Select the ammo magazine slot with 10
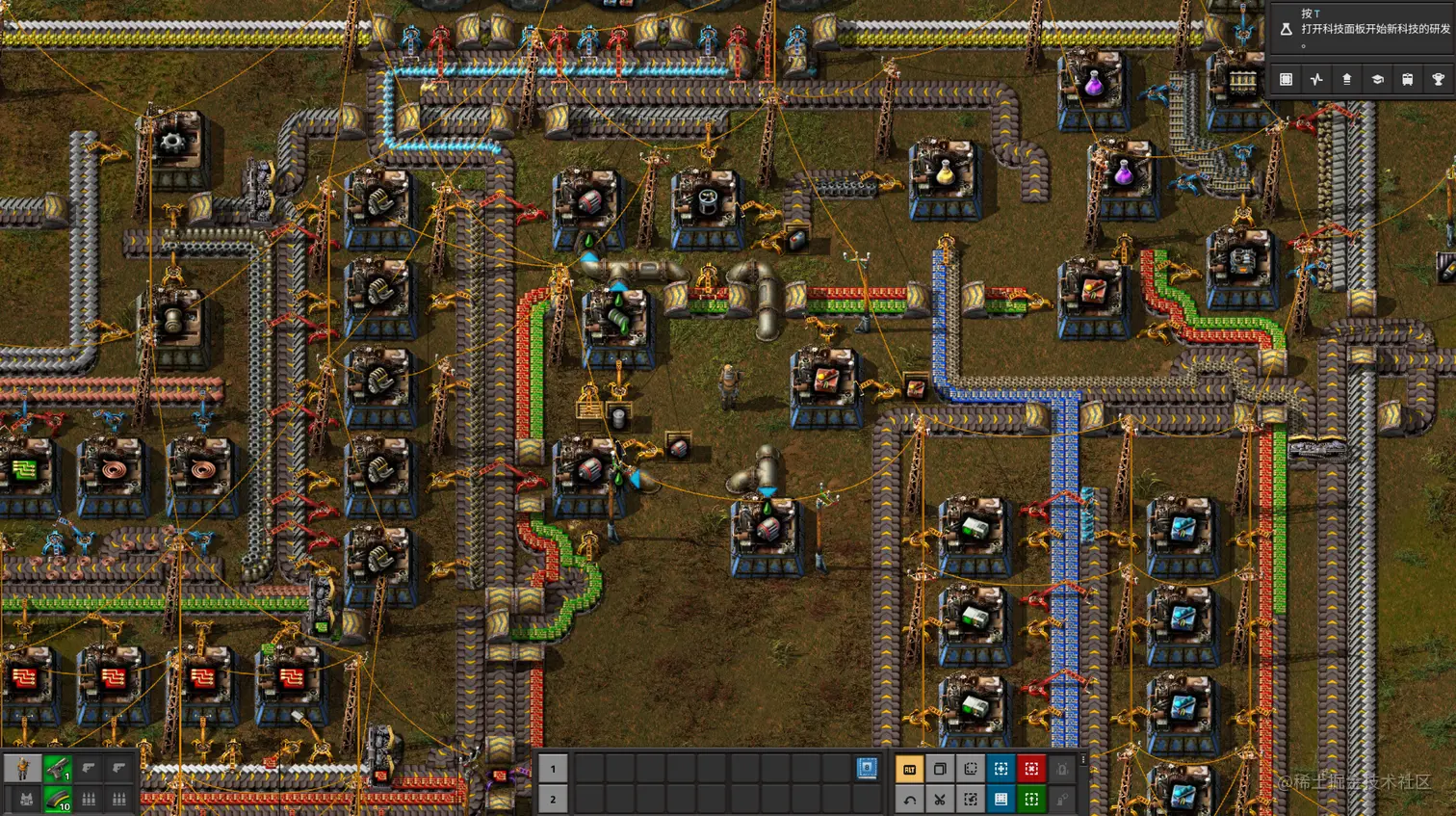Screen dimensions: 1456x816 coord(58,799)
